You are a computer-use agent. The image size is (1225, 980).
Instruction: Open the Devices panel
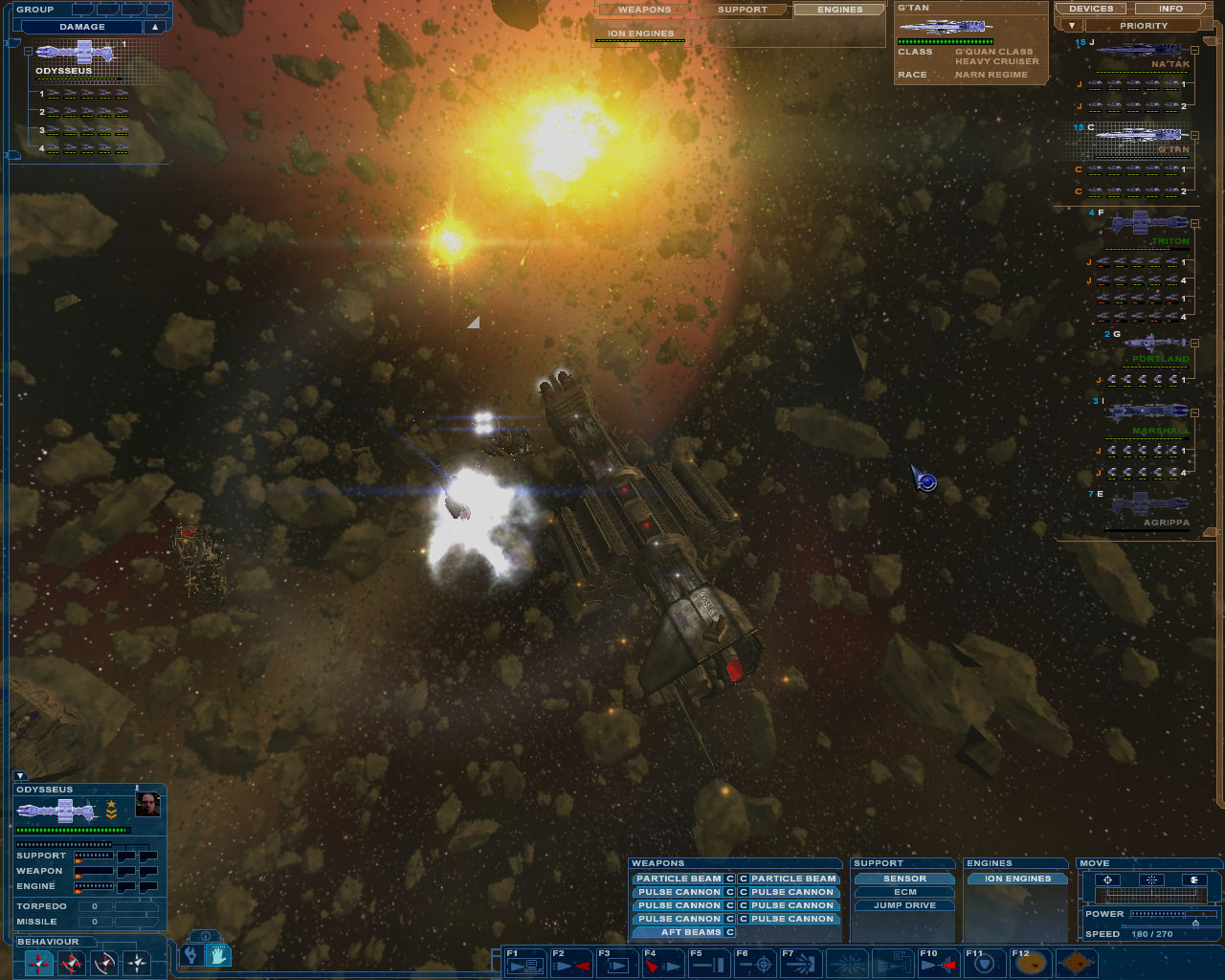pyautogui.click(x=1091, y=9)
